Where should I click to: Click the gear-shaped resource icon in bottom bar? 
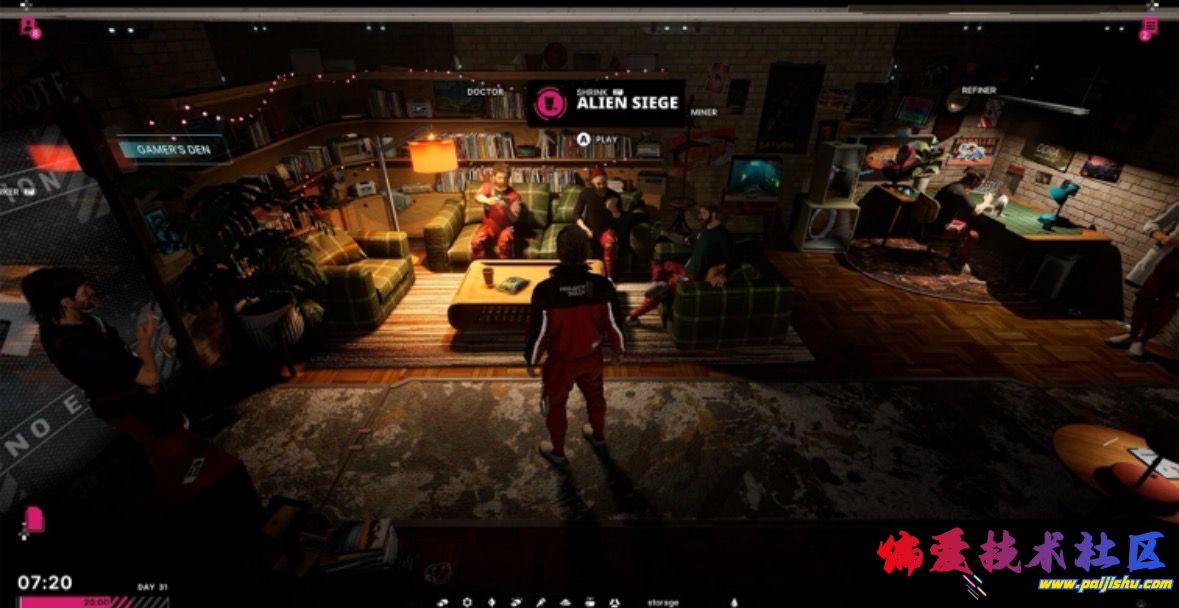[467, 602]
